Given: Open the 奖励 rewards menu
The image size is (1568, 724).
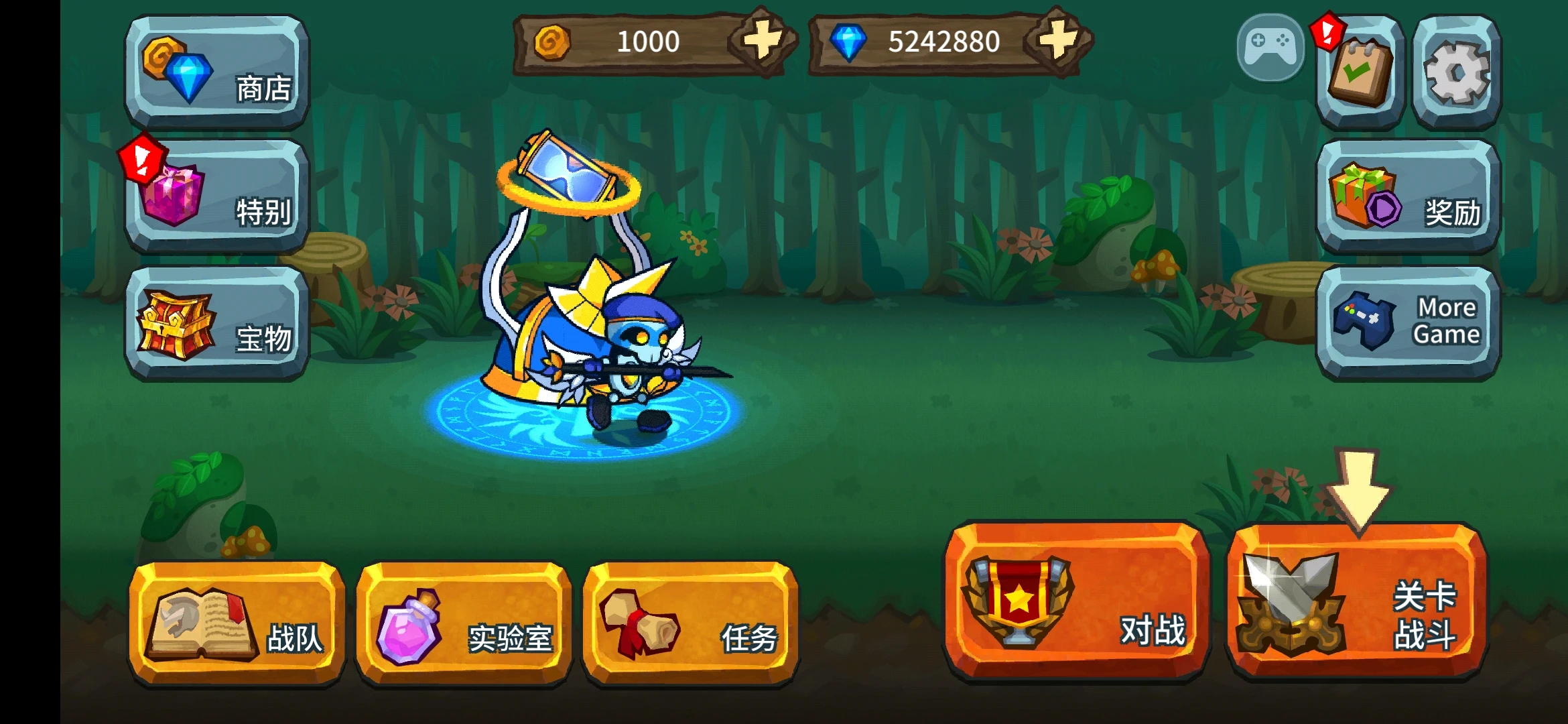Looking at the screenshot, I should pos(1408,196).
